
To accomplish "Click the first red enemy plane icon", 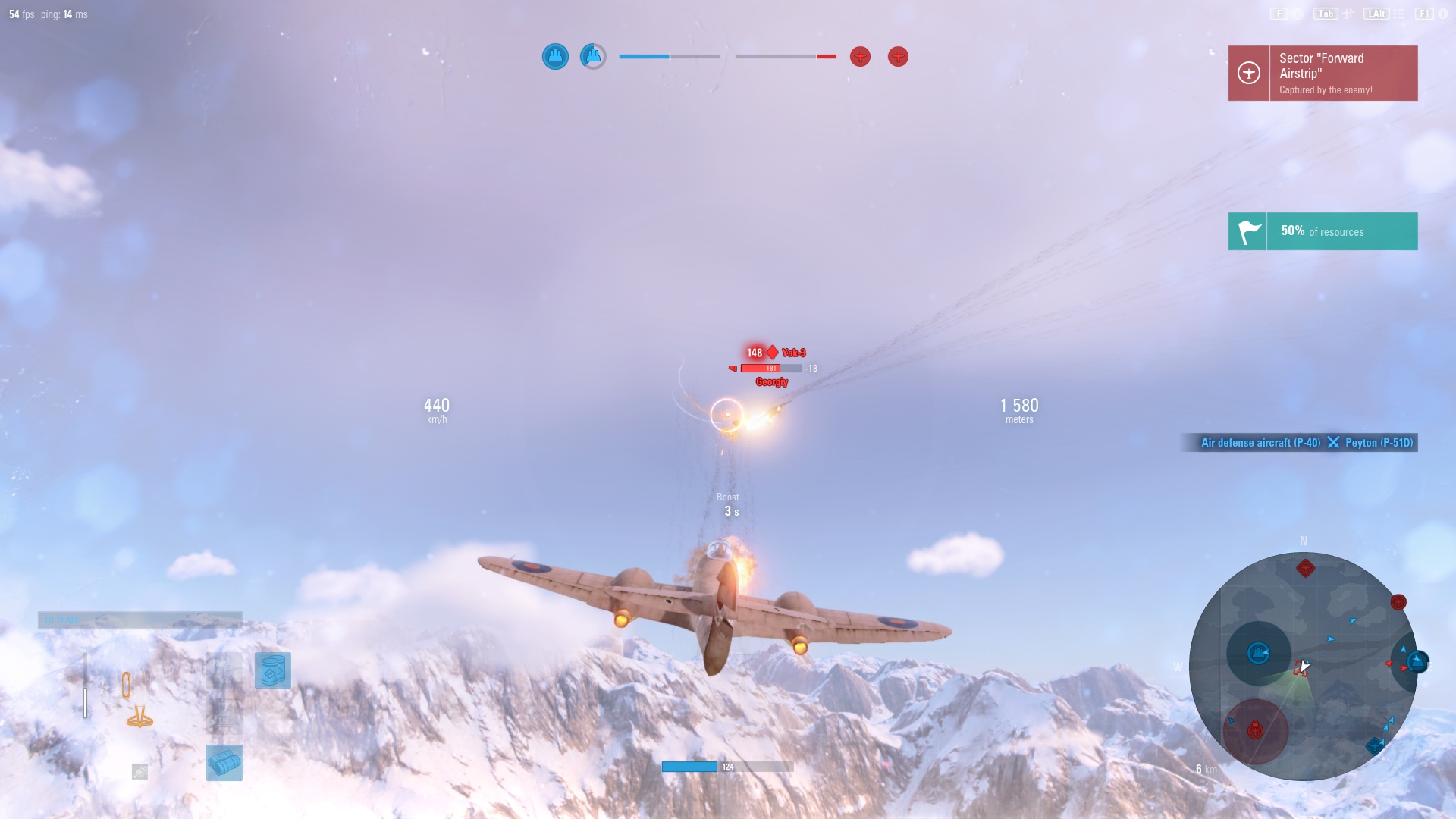I will click(x=860, y=56).
